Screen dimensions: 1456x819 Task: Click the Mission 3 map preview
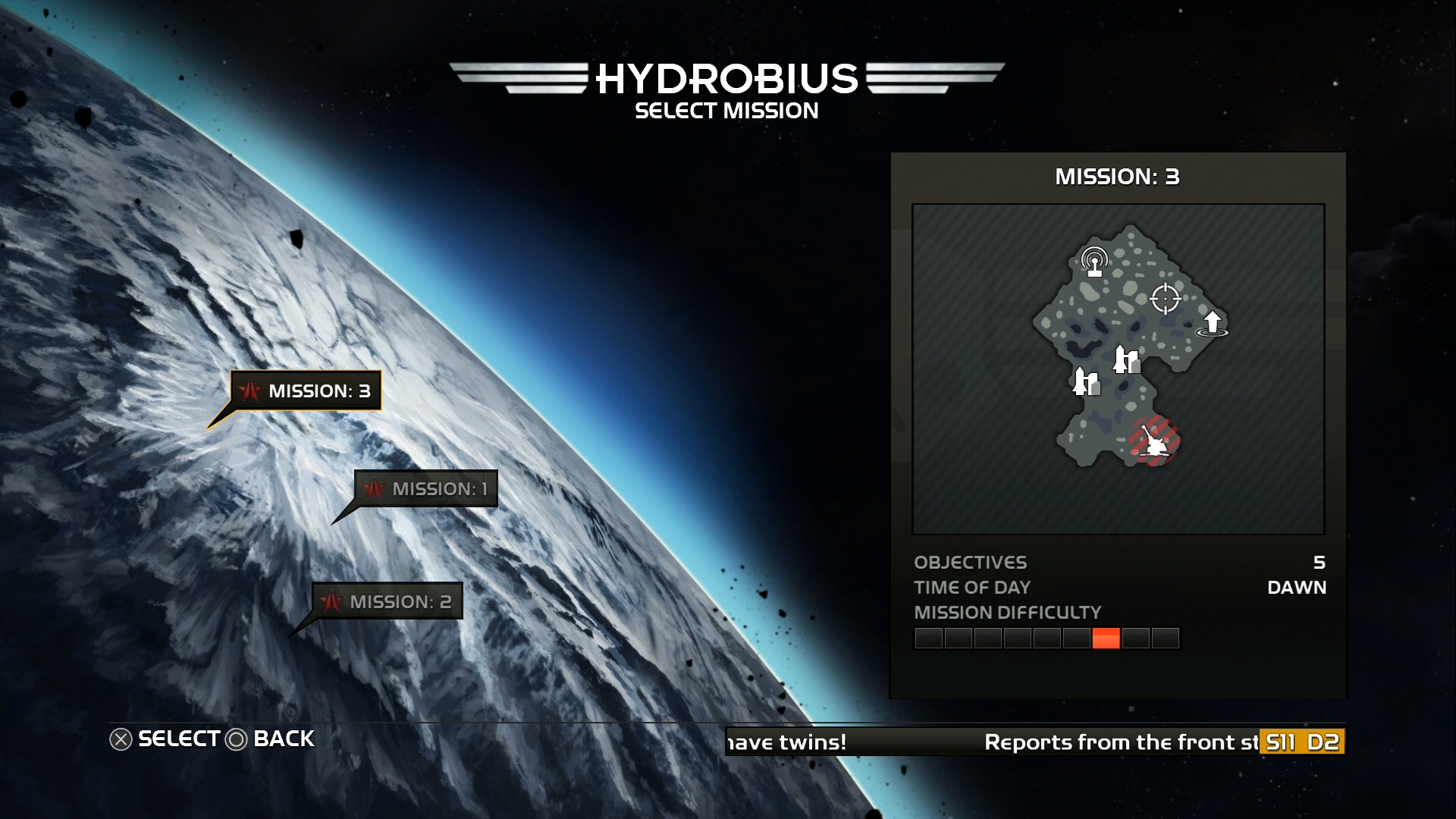[x=1118, y=369]
